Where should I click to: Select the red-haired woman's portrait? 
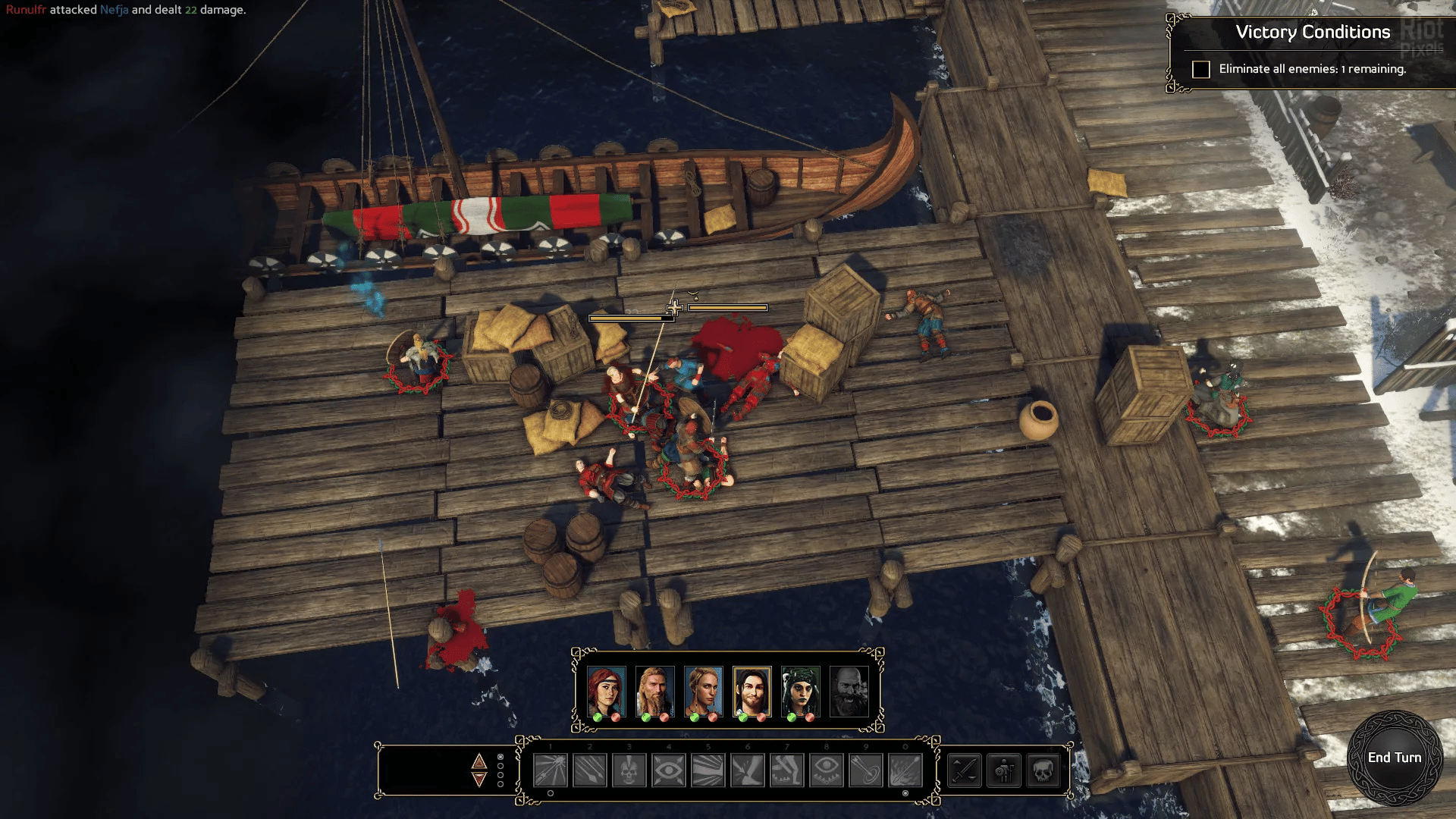tap(607, 692)
